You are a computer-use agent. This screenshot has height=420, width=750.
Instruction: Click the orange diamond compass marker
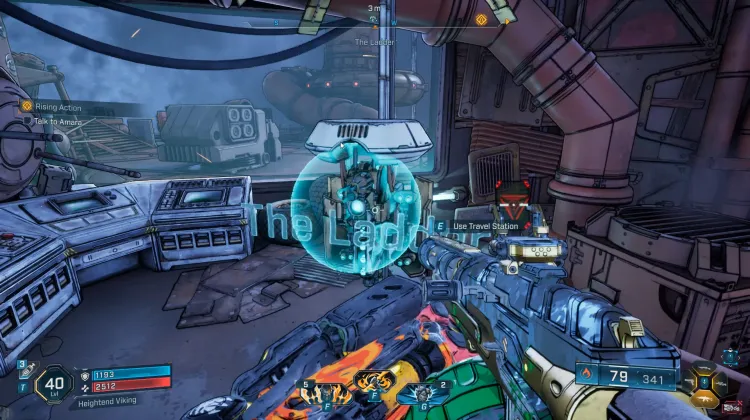point(481,19)
